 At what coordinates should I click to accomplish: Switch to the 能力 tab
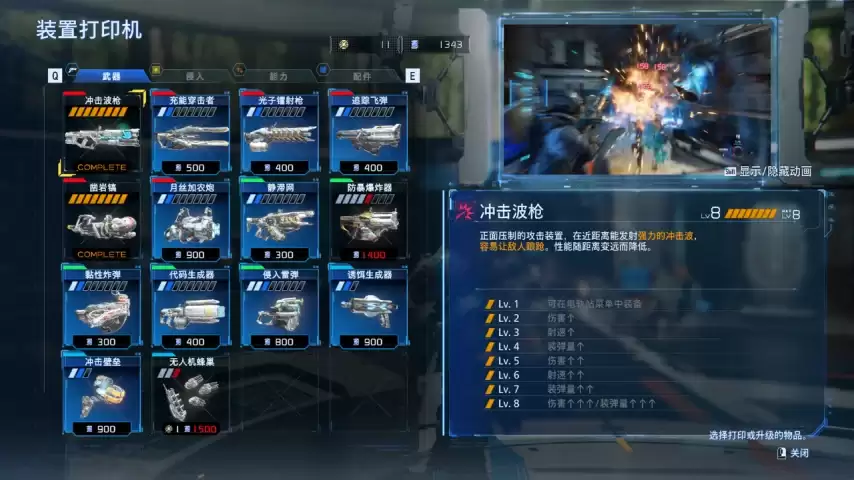coord(278,75)
